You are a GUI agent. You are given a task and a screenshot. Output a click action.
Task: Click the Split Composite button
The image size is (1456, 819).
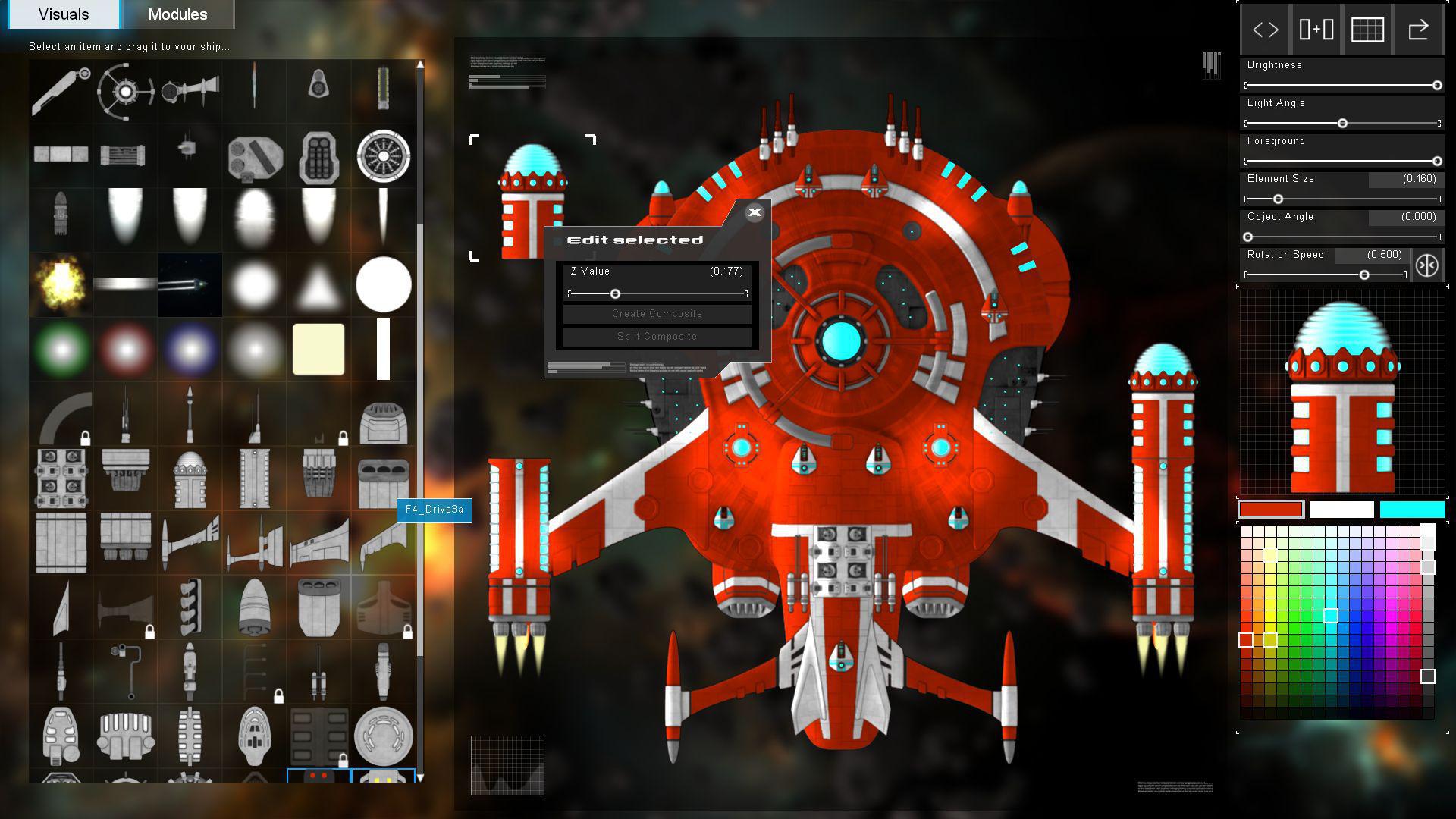coord(656,336)
